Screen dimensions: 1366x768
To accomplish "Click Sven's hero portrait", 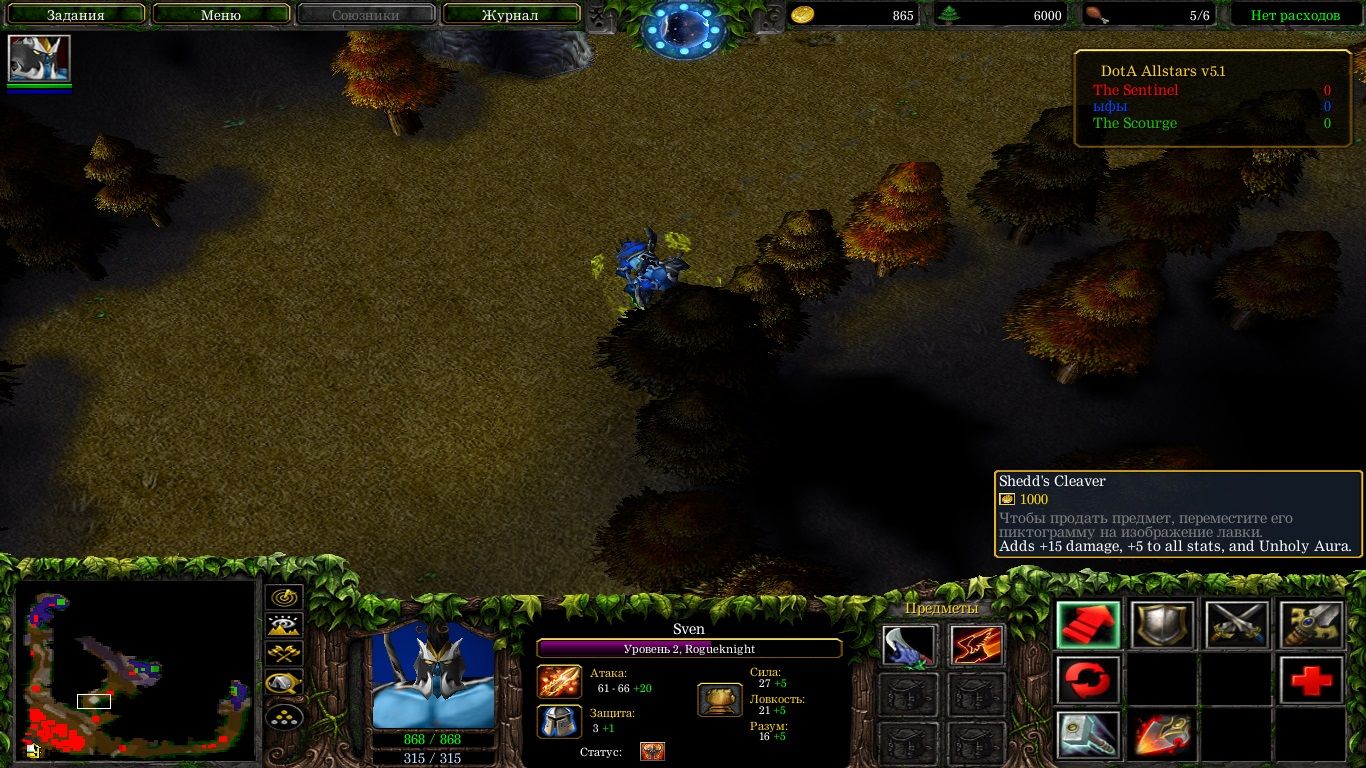I will click(433, 676).
